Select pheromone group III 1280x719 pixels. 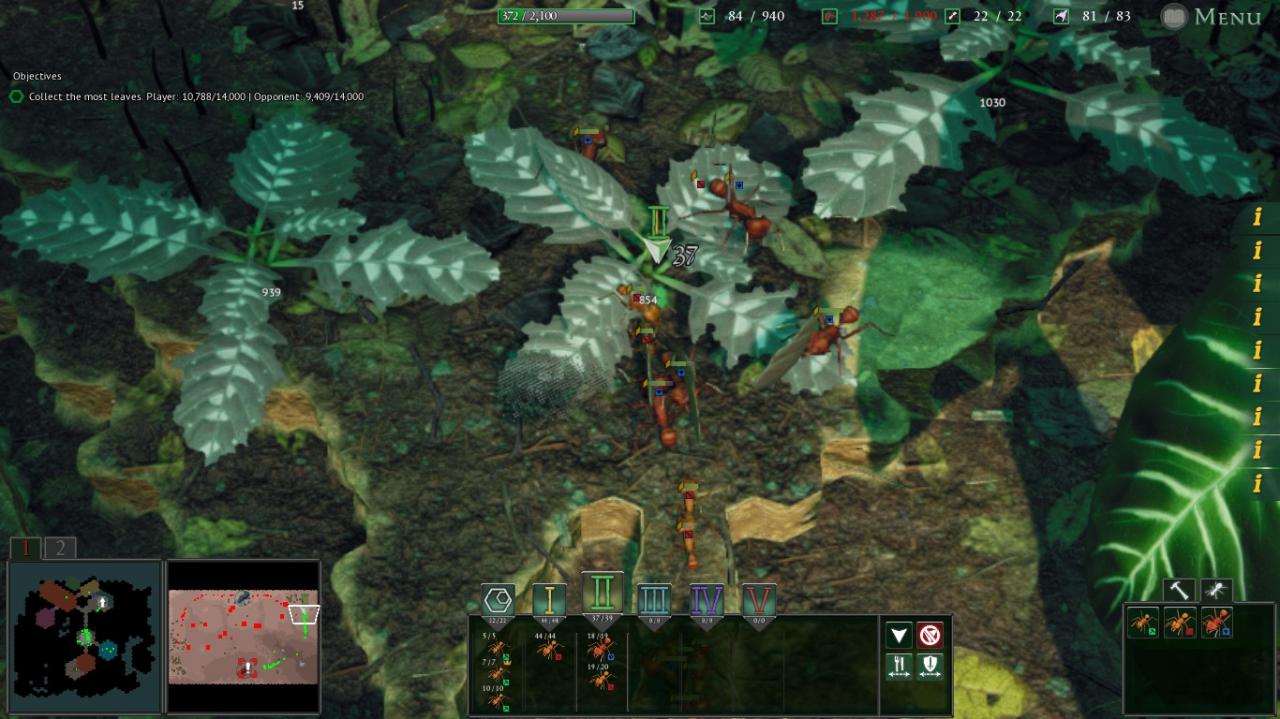pyautogui.click(x=654, y=600)
